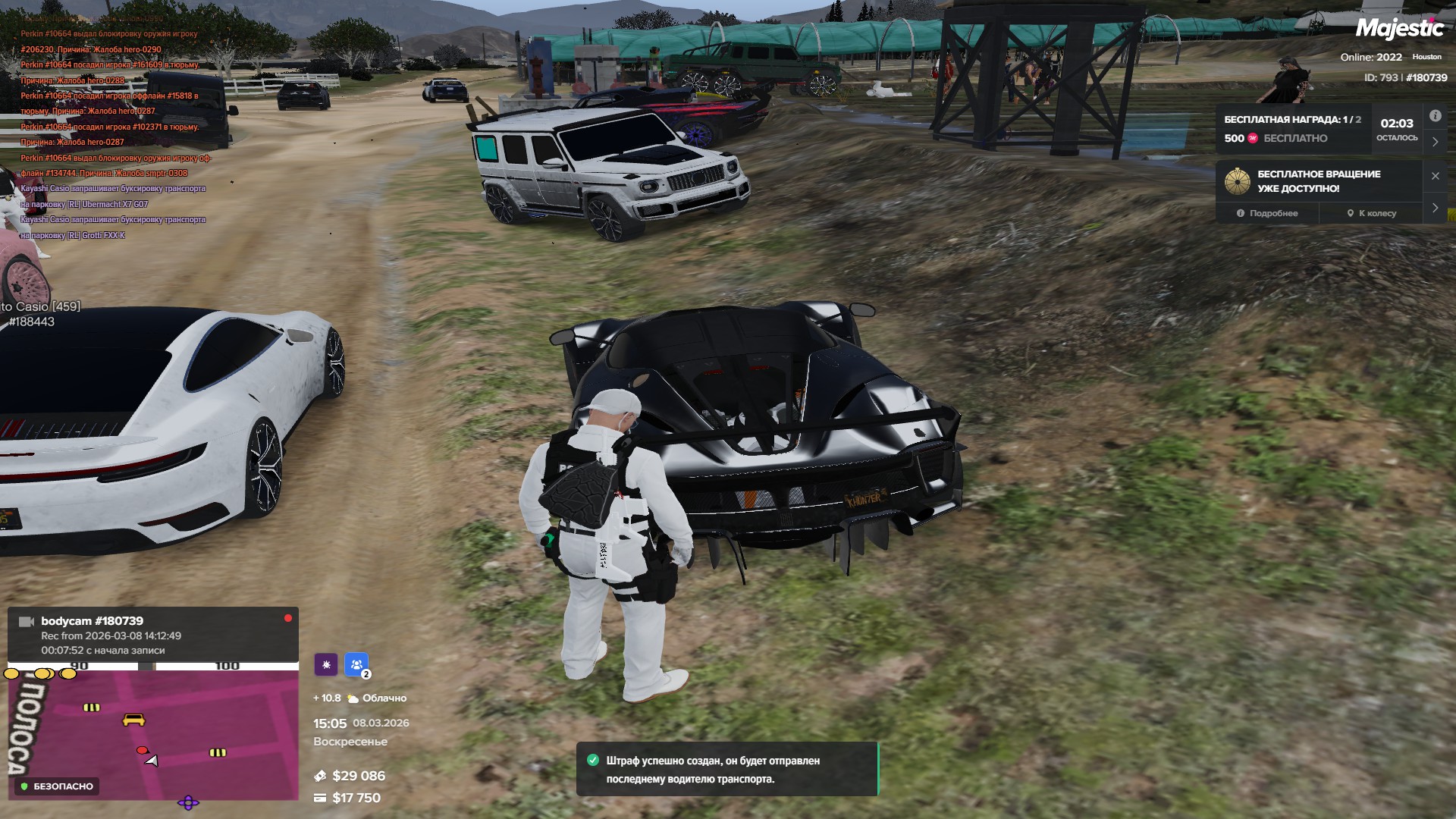This screenshot has width=1456, height=819.
Task: Click the БЕЗОПАСНО safe zone badge
Action: (x=58, y=786)
